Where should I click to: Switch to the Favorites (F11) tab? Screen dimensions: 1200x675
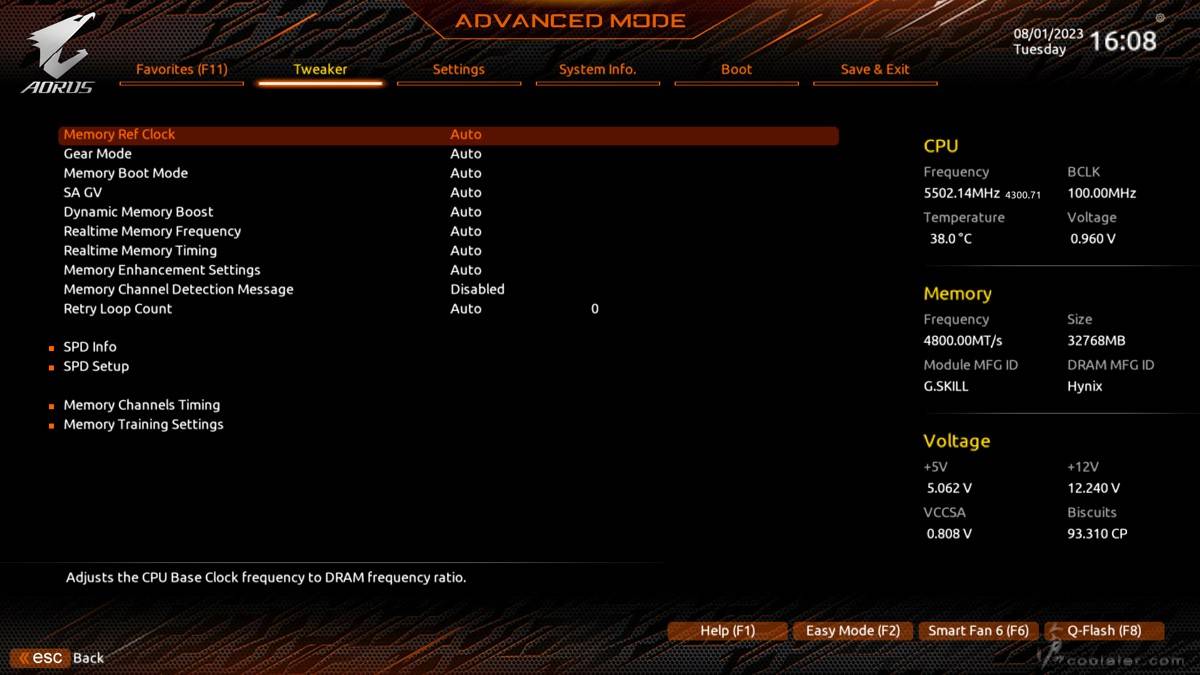click(182, 69)
